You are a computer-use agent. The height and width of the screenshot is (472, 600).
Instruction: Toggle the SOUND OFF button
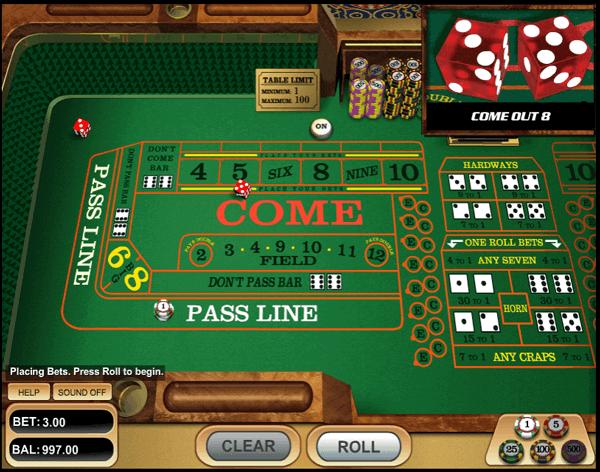click(81, 392)
